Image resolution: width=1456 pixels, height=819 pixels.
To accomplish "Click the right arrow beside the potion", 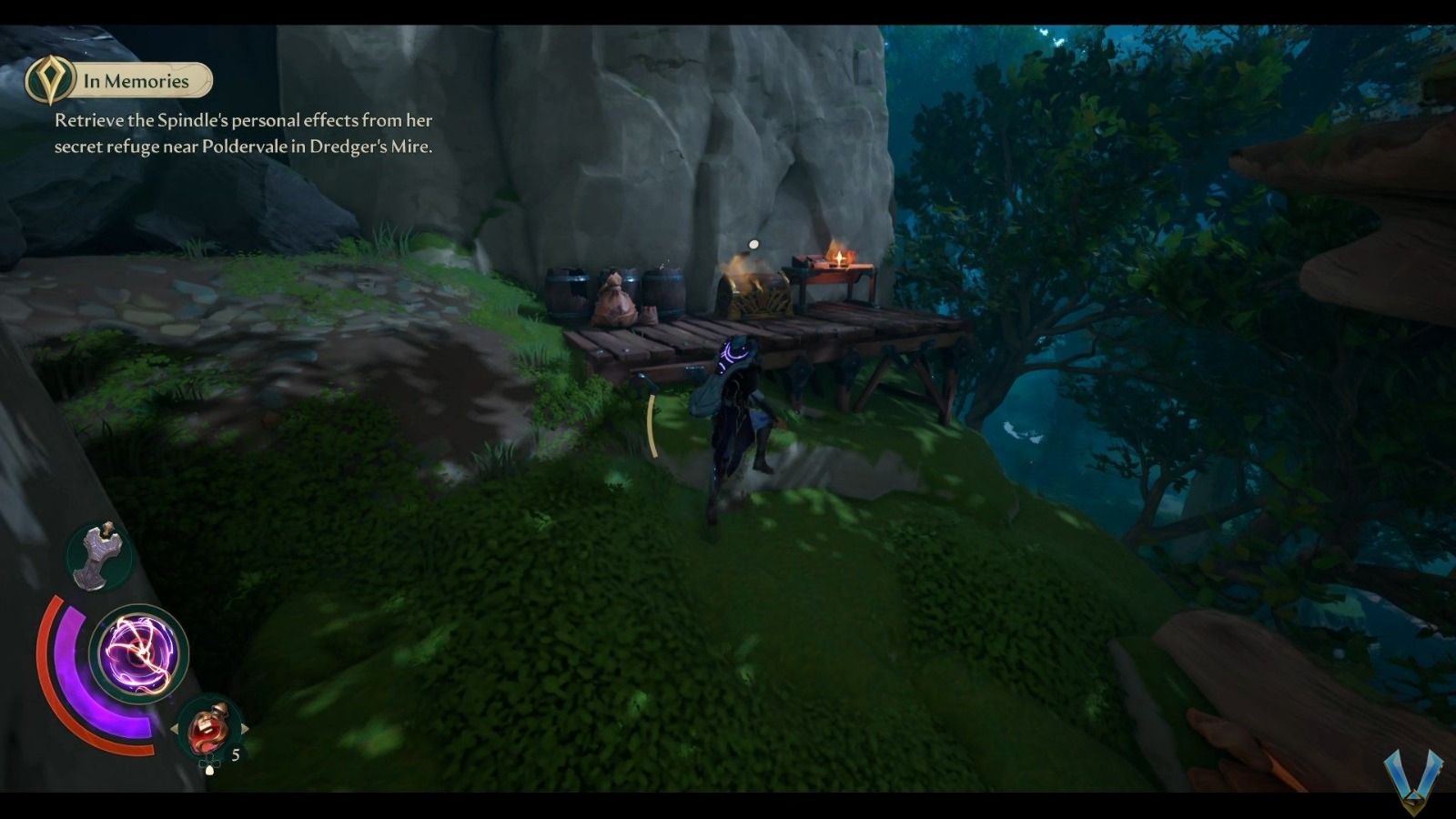I will click(x=244, y=727).
